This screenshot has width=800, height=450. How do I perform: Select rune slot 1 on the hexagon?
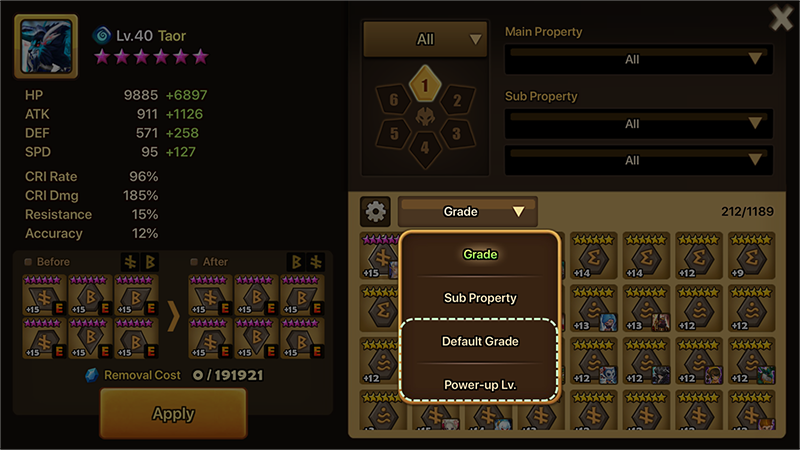coord(425,86)
